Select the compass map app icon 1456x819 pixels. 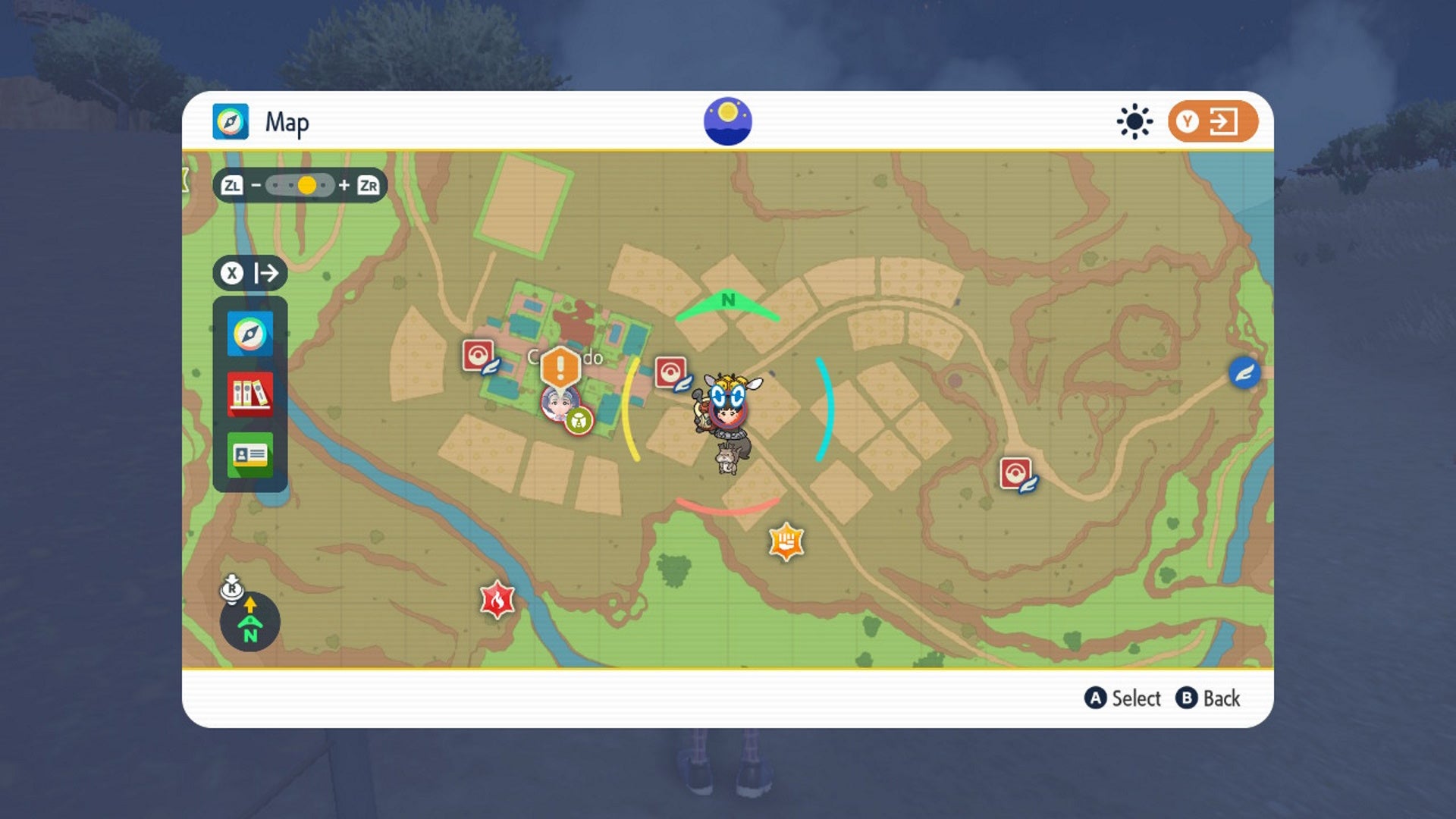click(x=249, y=334)
